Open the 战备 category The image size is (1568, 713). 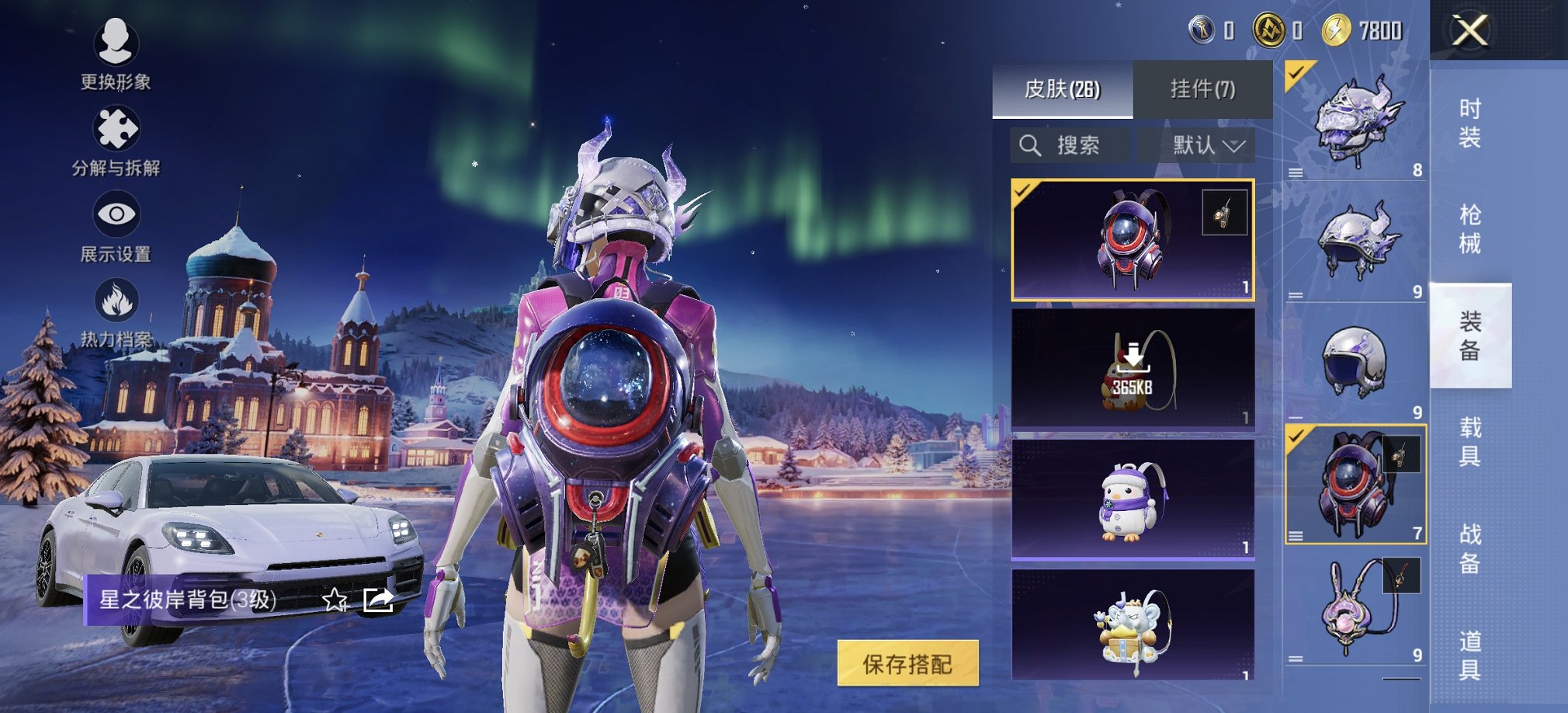(x=1469, y=548)
